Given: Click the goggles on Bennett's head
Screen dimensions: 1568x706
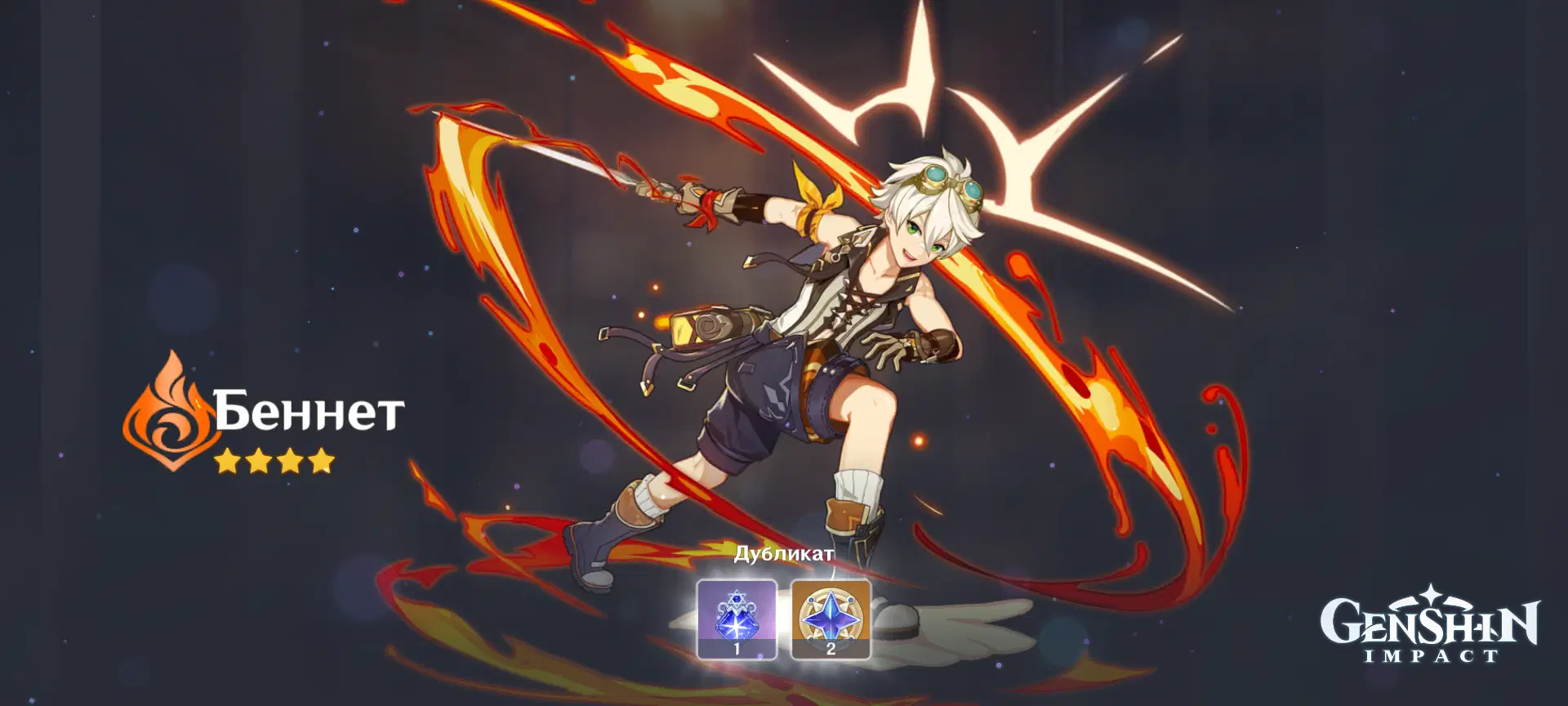Looking at the screenshot, I should (947, 183).
